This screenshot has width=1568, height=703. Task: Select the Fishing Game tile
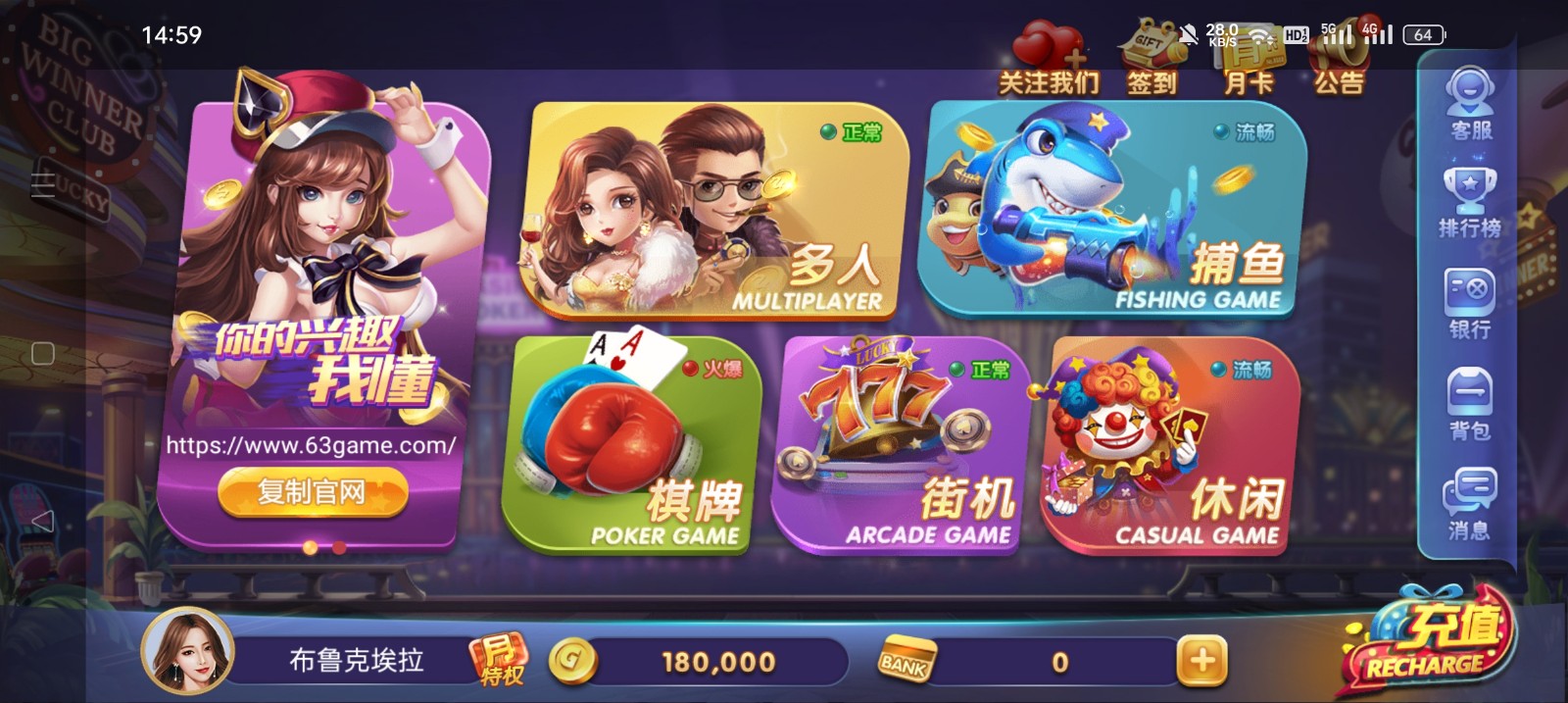[x=1112, y=211]
